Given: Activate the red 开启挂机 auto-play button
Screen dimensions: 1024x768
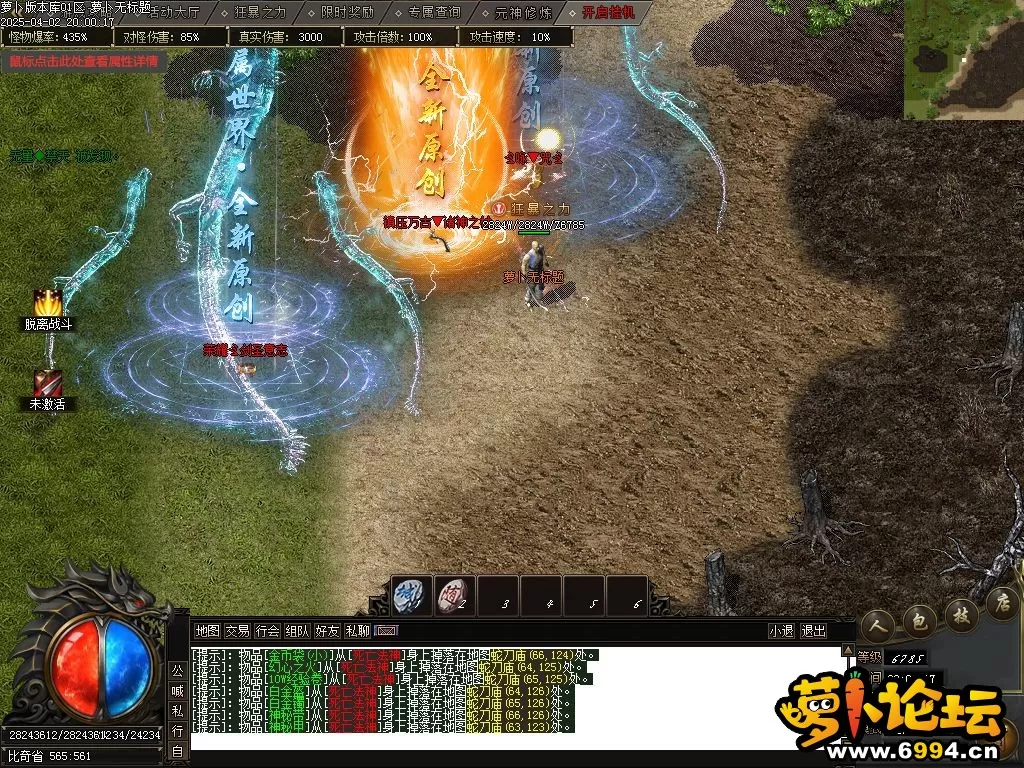Looking at the screenshot, I should click(x=608, y=12).
